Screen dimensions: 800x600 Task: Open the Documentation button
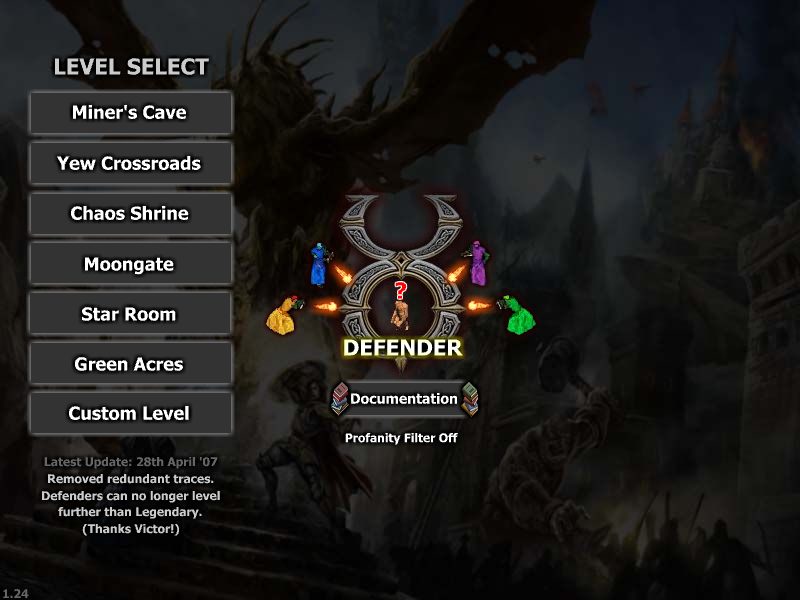tap(403, 399)
